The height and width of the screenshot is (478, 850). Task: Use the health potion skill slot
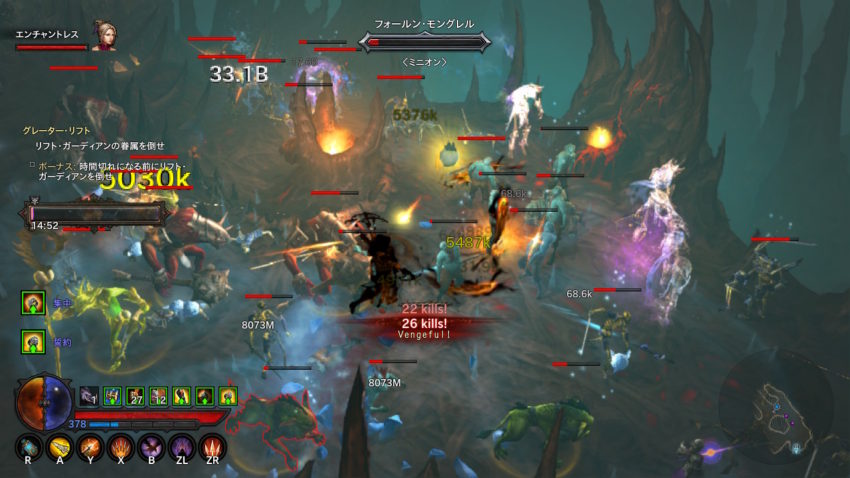30,447
